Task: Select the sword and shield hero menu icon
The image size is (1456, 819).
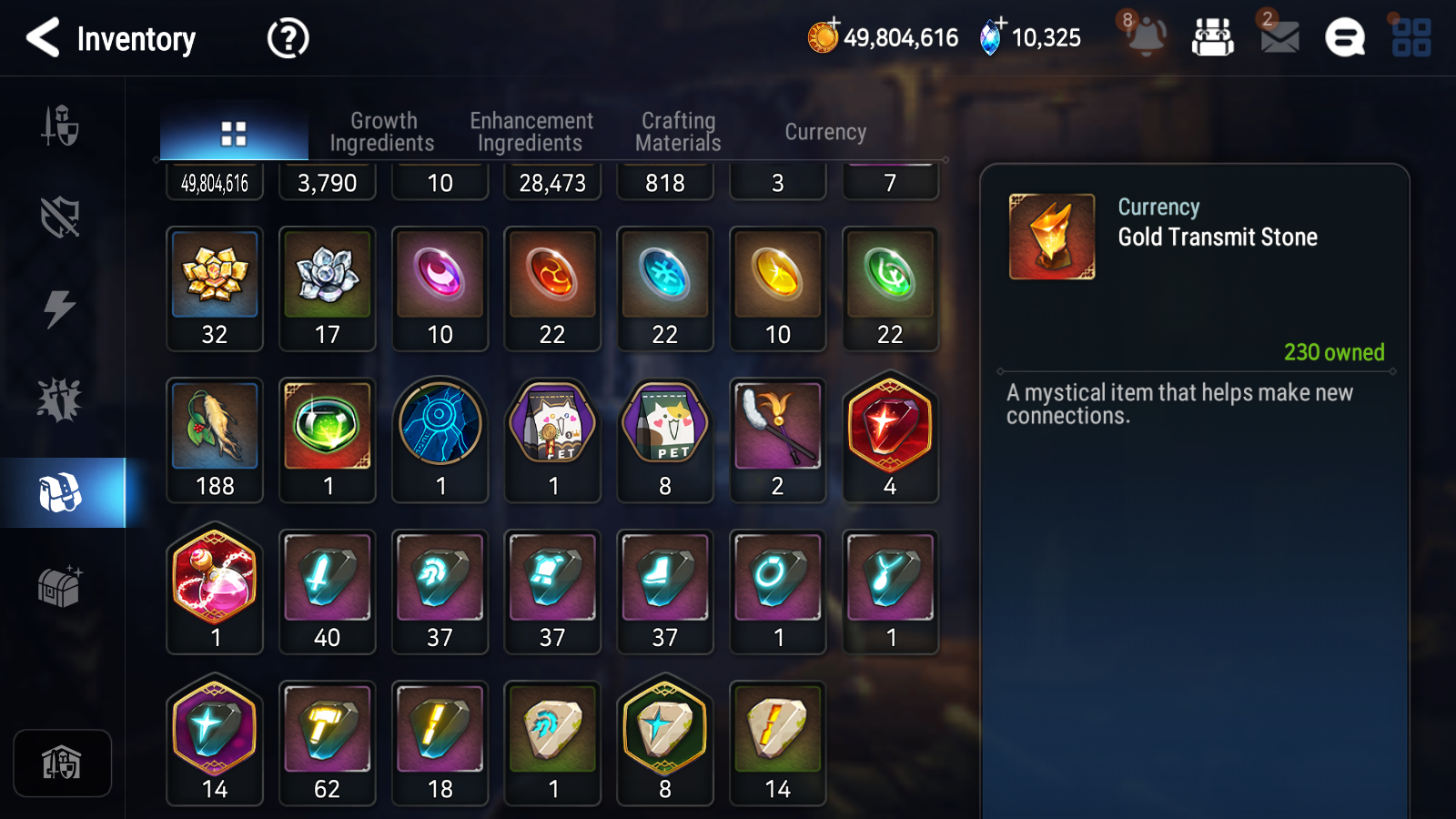Action: (x=59, y=127)
